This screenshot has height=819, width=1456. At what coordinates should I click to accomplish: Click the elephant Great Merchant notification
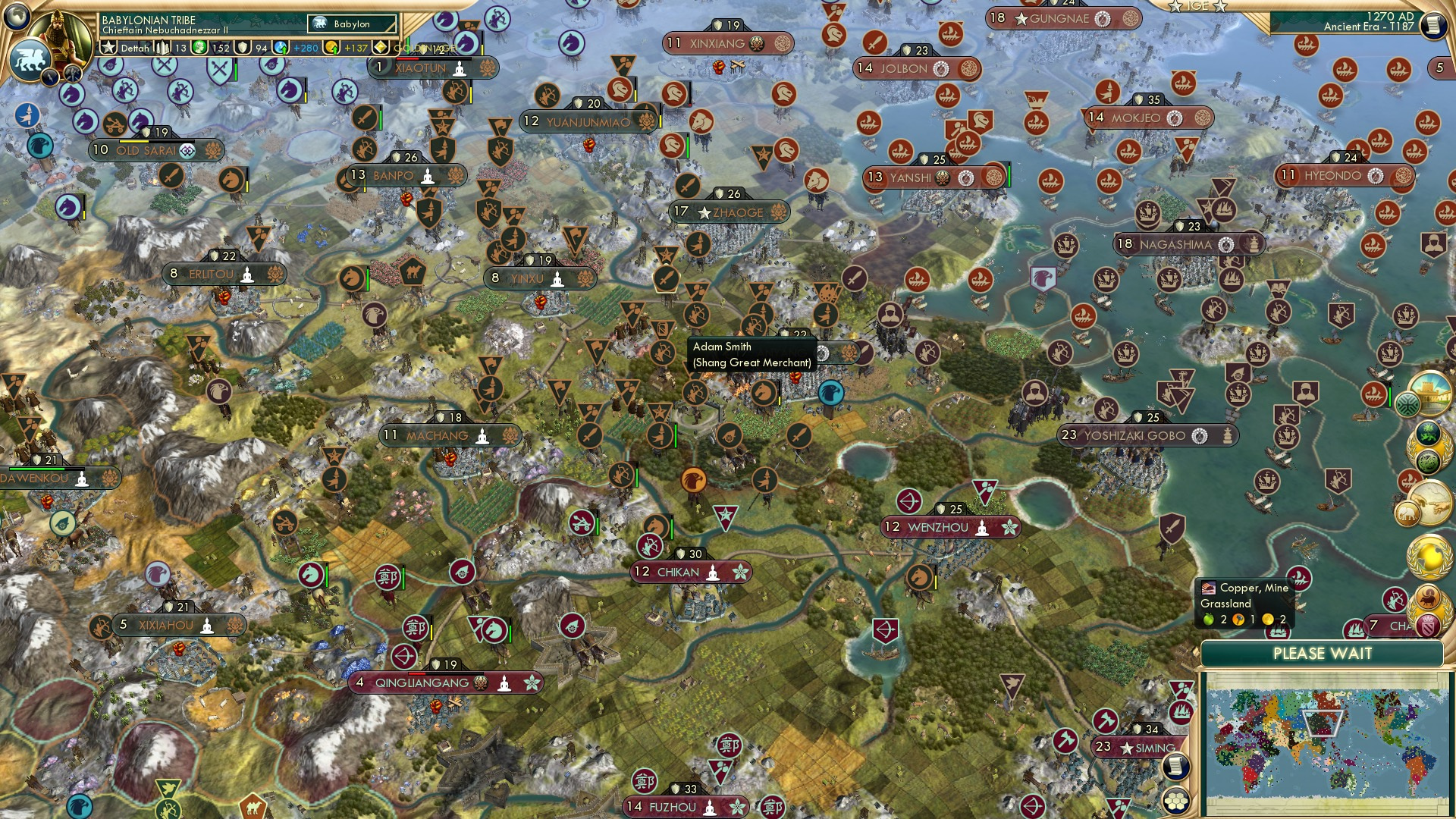[1408, 512]
